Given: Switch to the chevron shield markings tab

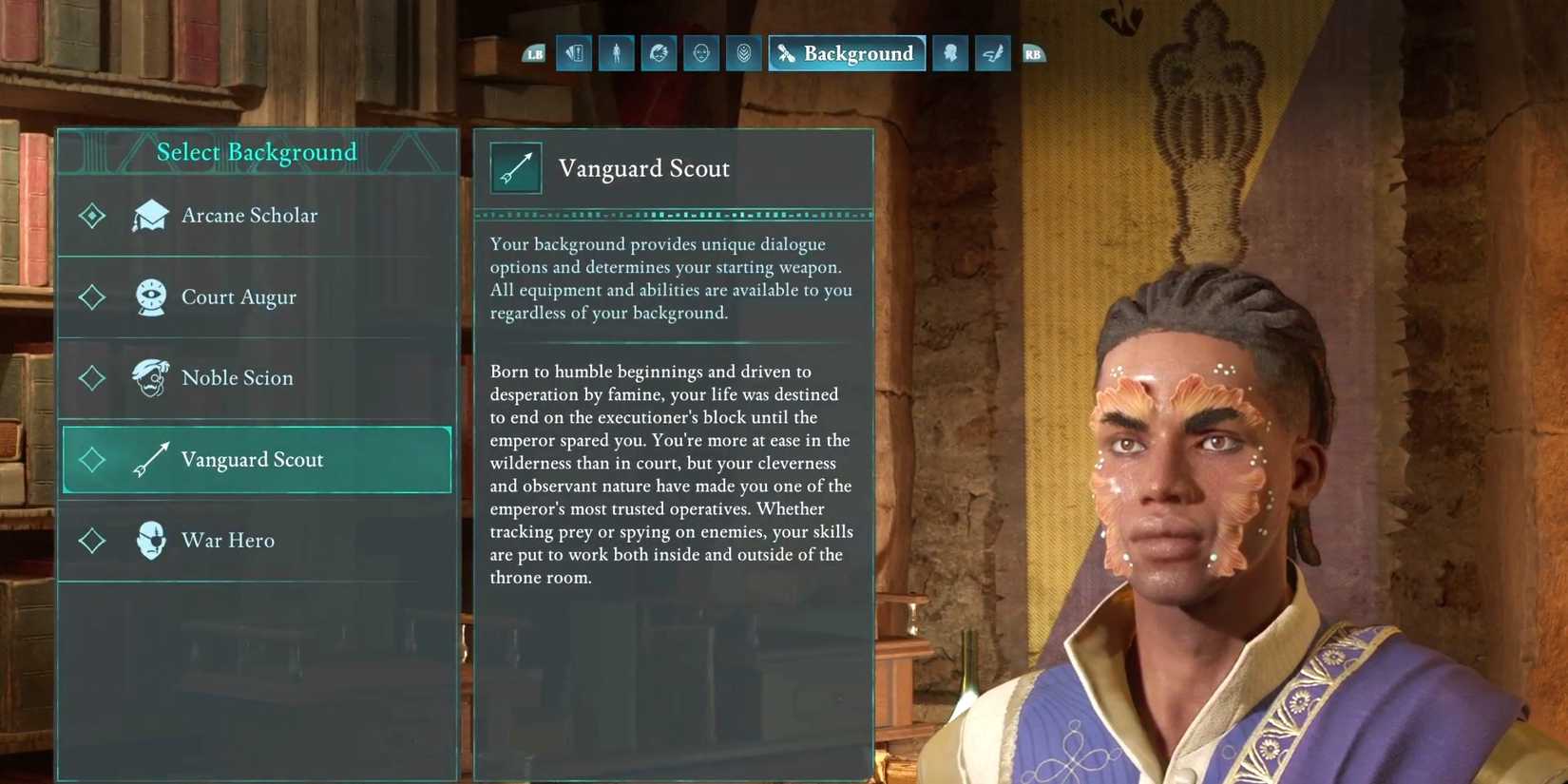Looking at the screenshot, I should pos(743,54).
